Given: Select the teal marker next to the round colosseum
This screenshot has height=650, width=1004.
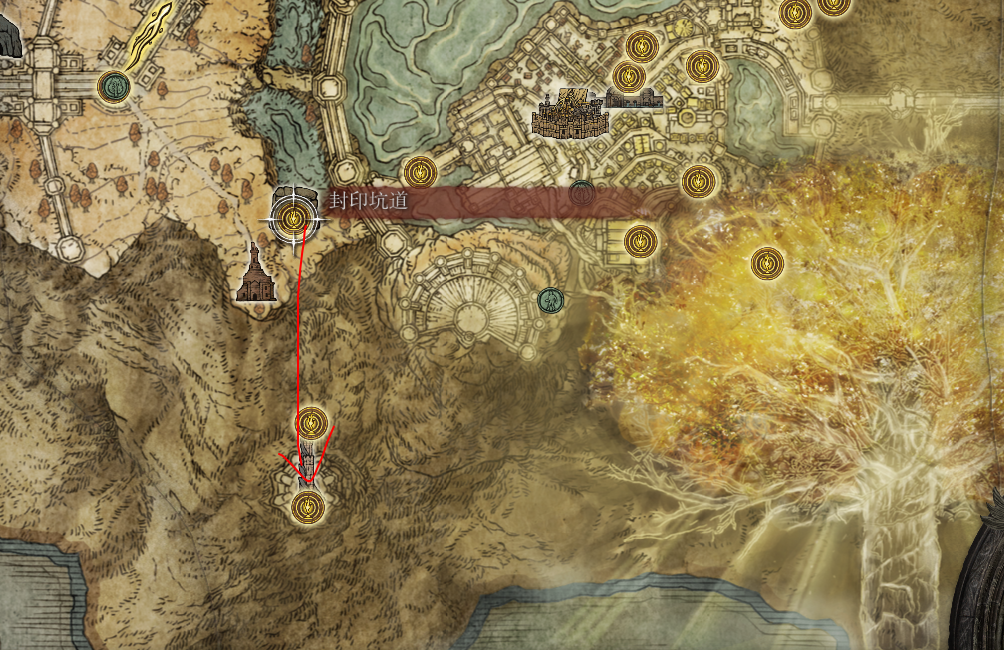Looking at the screenshot, I should point(549,299).
